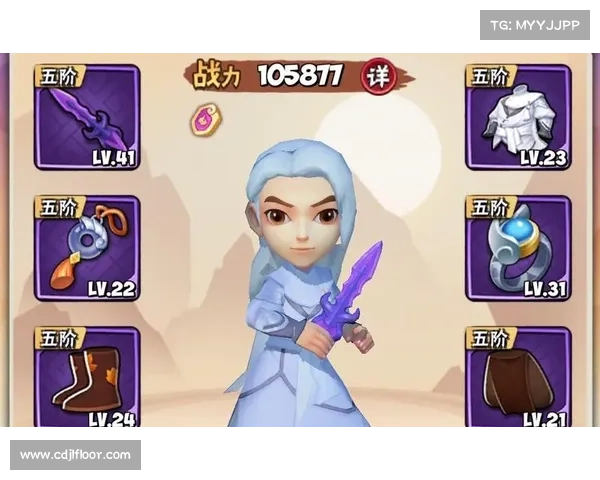
Task: Click the red 详 details button
Action: tap(378, 76)
